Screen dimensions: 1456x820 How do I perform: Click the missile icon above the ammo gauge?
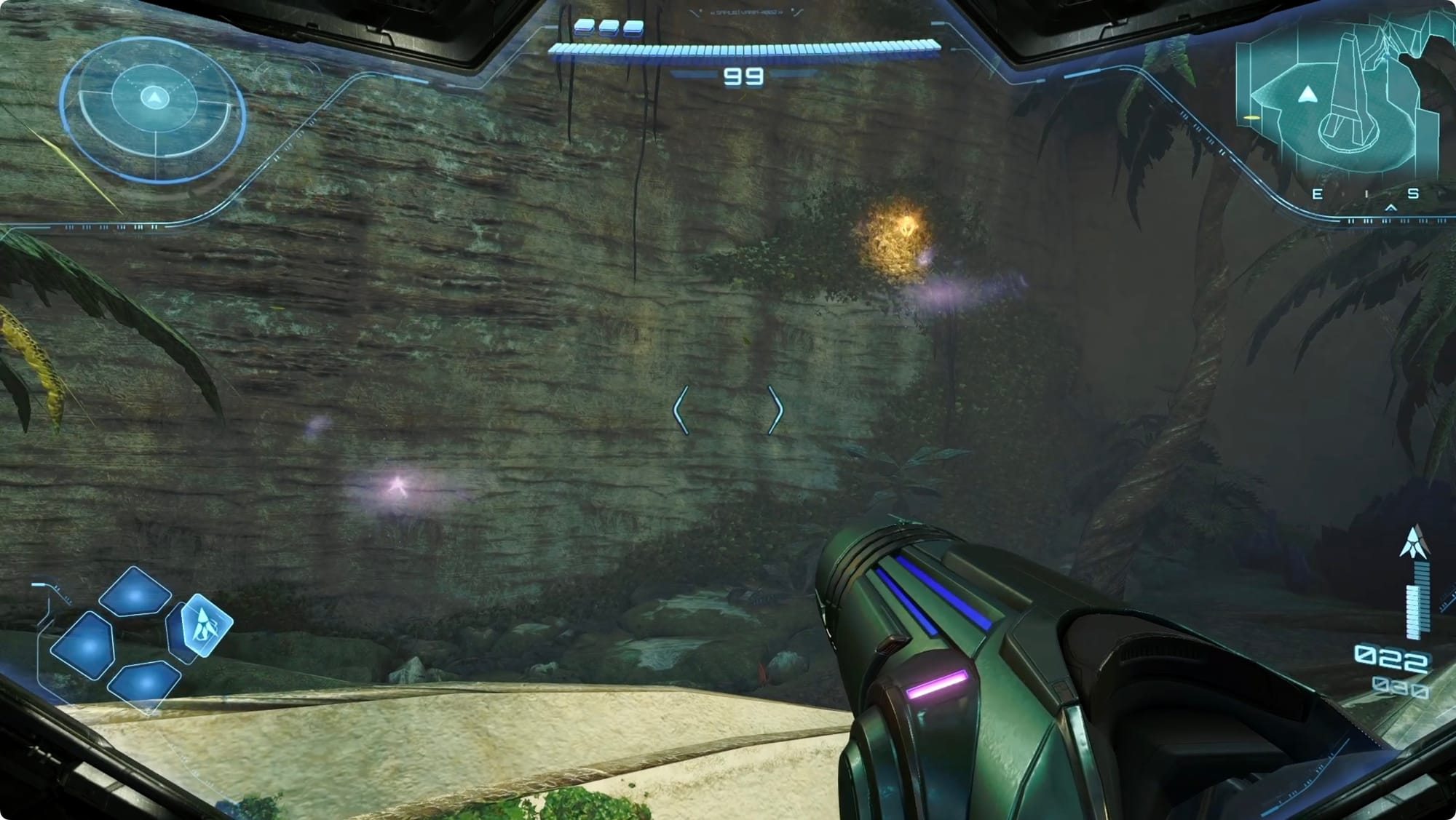tap(1414, 542)
